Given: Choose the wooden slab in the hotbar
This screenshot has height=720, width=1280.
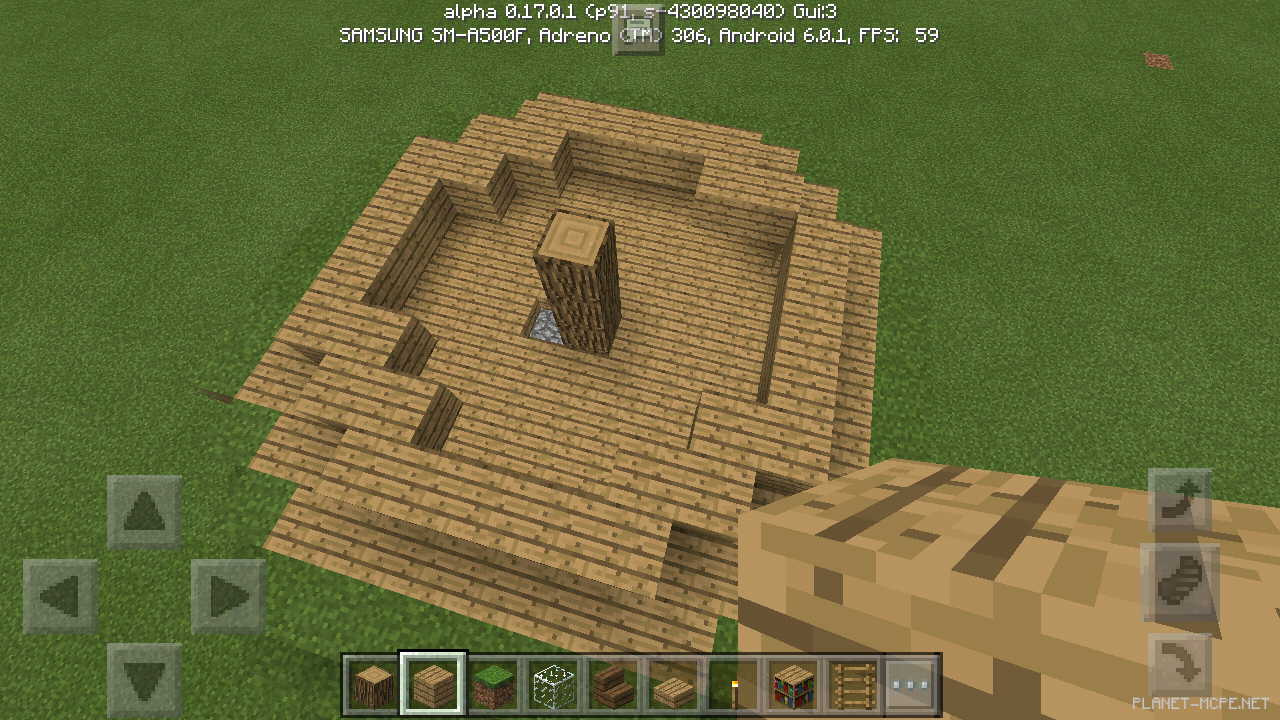Looking at the screenshot, I should coord(671,681).
